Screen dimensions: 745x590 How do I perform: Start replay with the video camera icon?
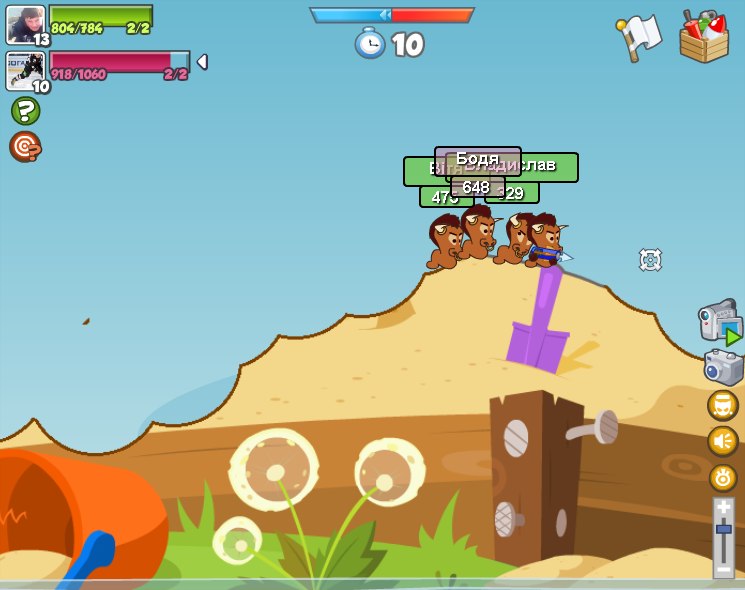[x=720, y=321]
